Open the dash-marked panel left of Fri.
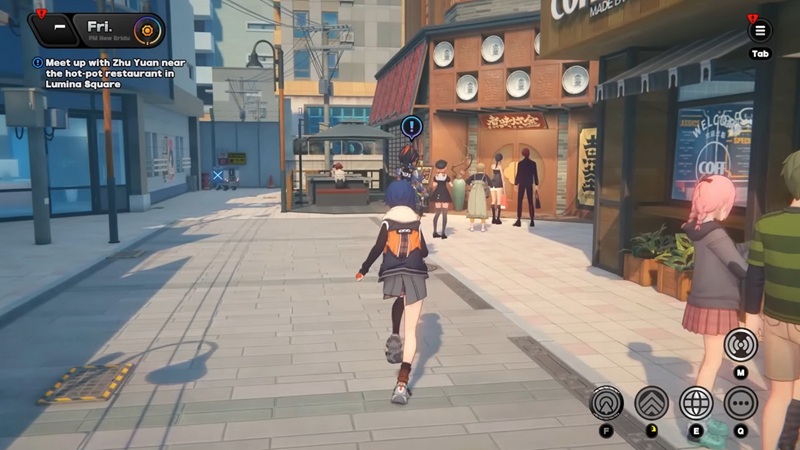 [x=59, y=28]
